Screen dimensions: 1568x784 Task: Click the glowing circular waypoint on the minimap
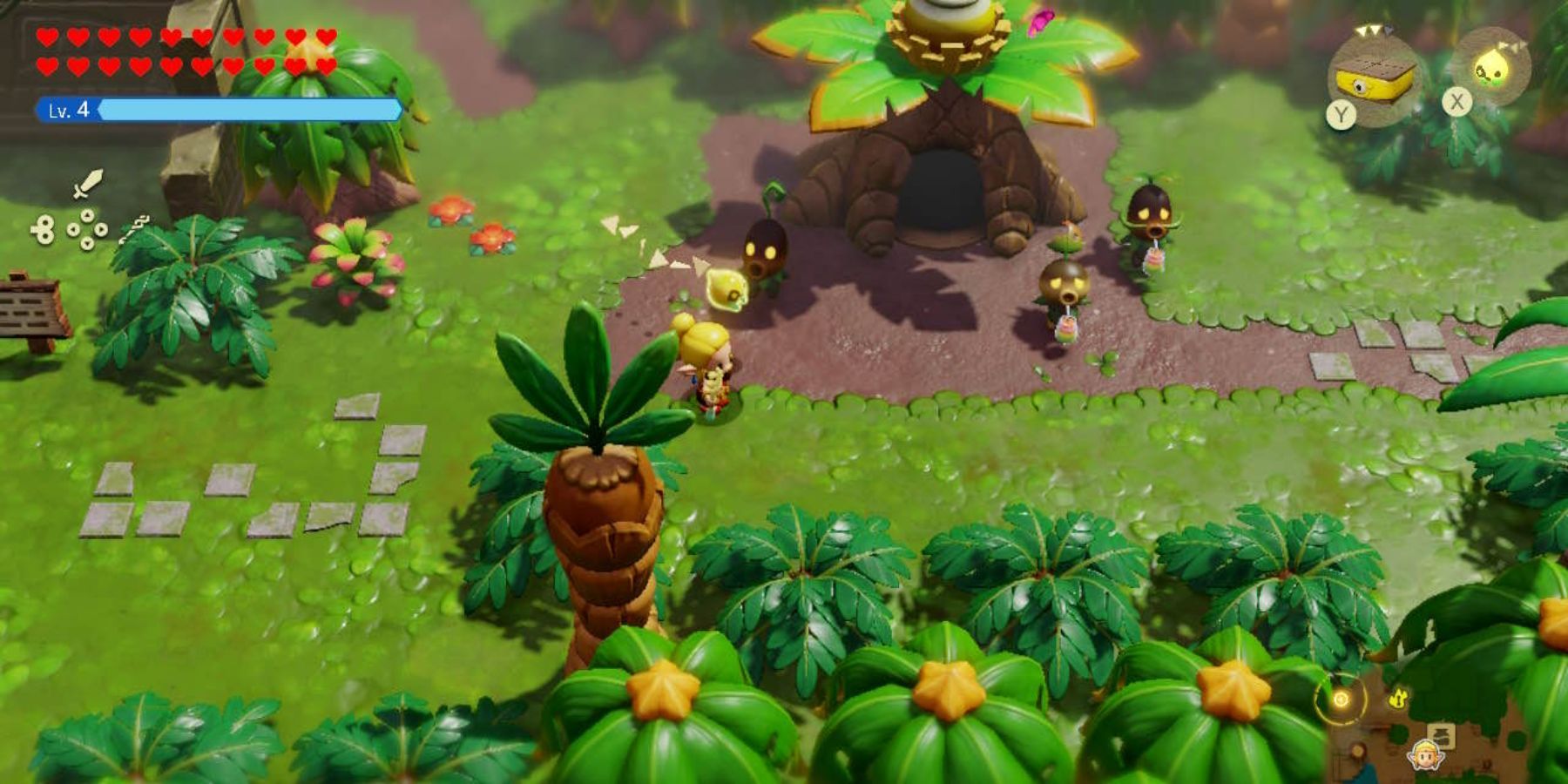coord(1342,699)
